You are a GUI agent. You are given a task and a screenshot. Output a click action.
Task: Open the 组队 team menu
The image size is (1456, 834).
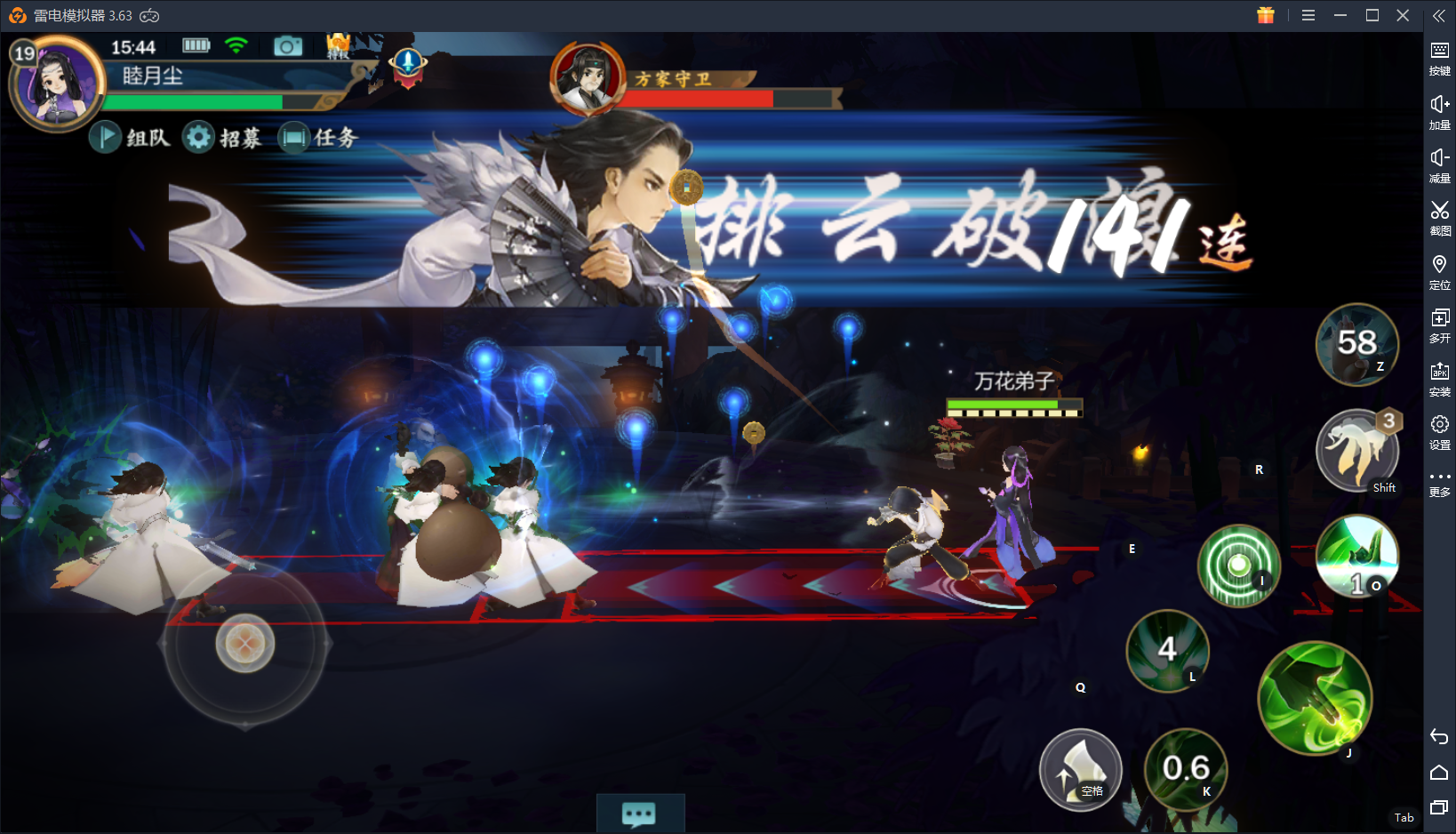click(x=131, y=137)
